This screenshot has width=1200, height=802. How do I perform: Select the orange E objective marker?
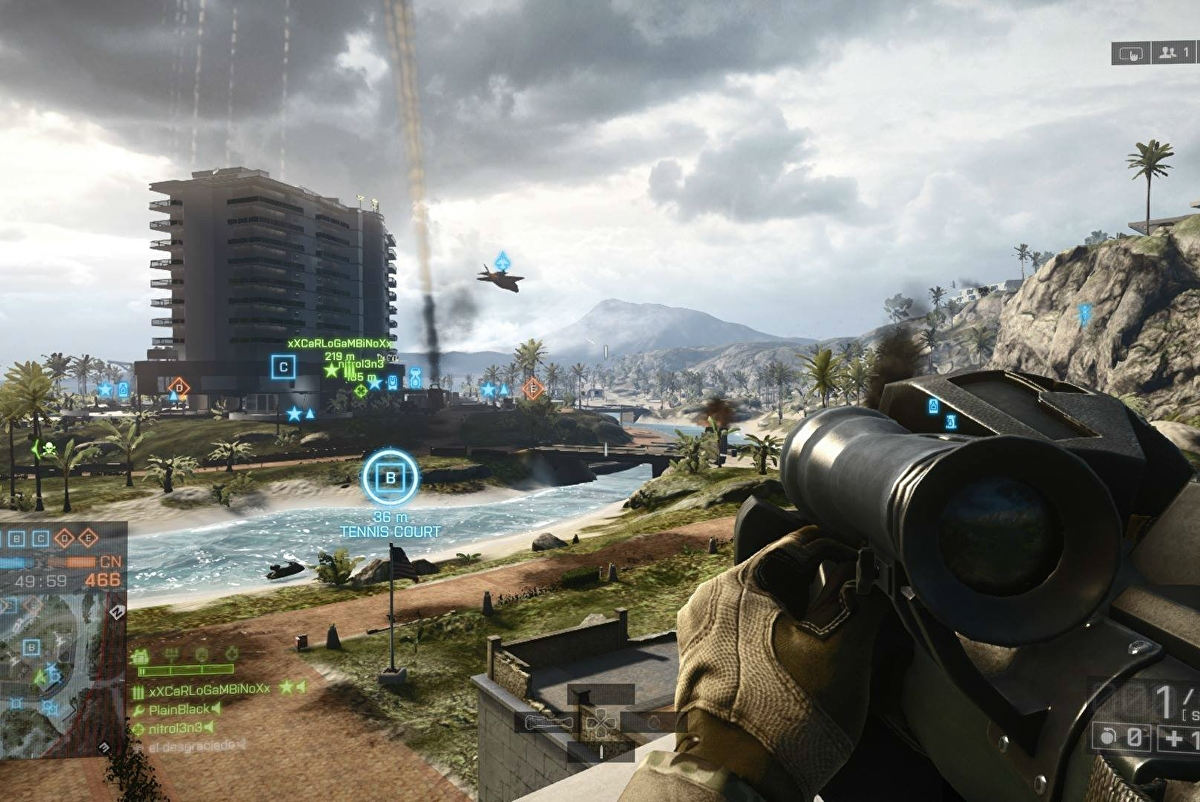[534, 388]
